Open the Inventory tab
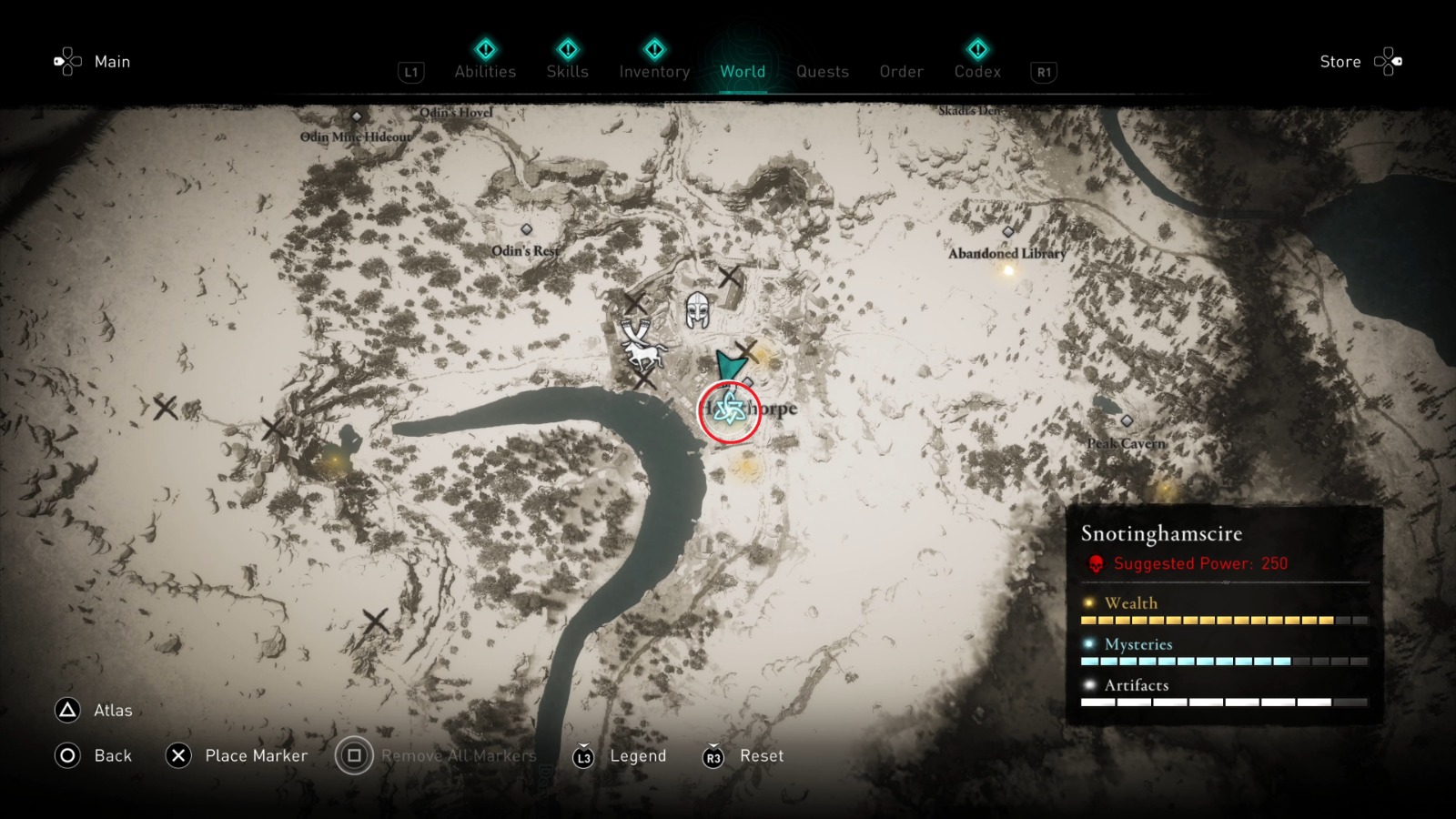 point(653,71)
